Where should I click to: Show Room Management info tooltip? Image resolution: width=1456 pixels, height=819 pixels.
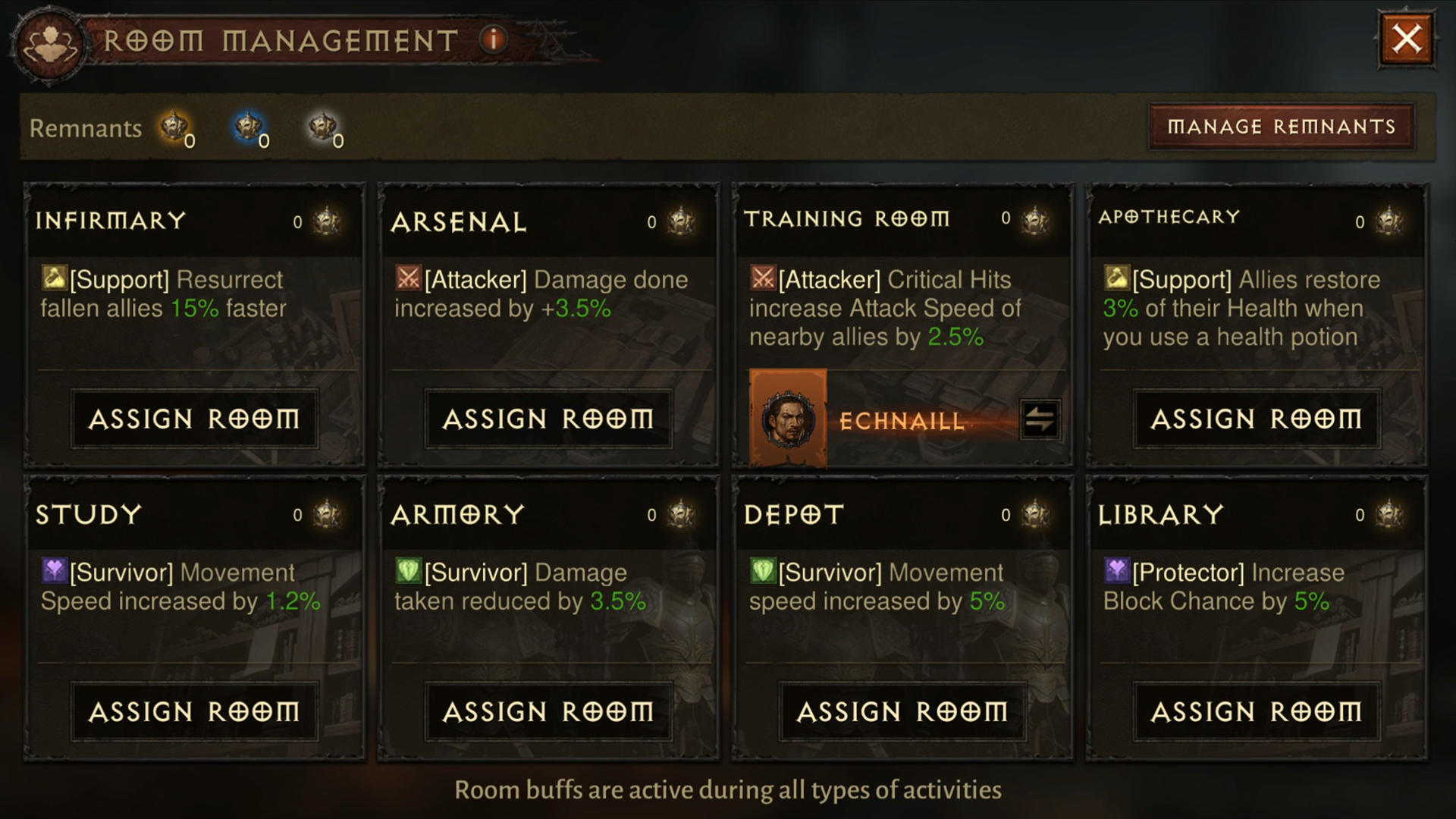[x=493, y=39]
